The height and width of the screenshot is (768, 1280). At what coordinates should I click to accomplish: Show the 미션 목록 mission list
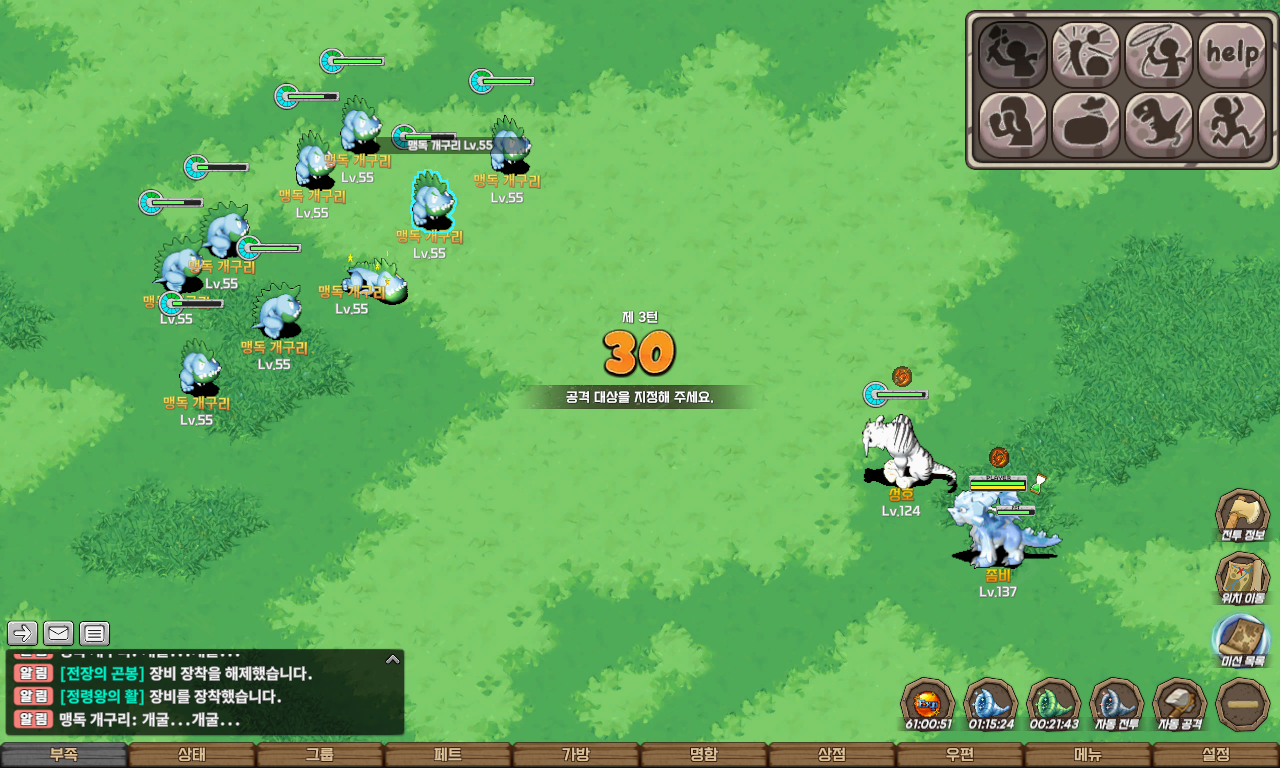[1242, 641]
